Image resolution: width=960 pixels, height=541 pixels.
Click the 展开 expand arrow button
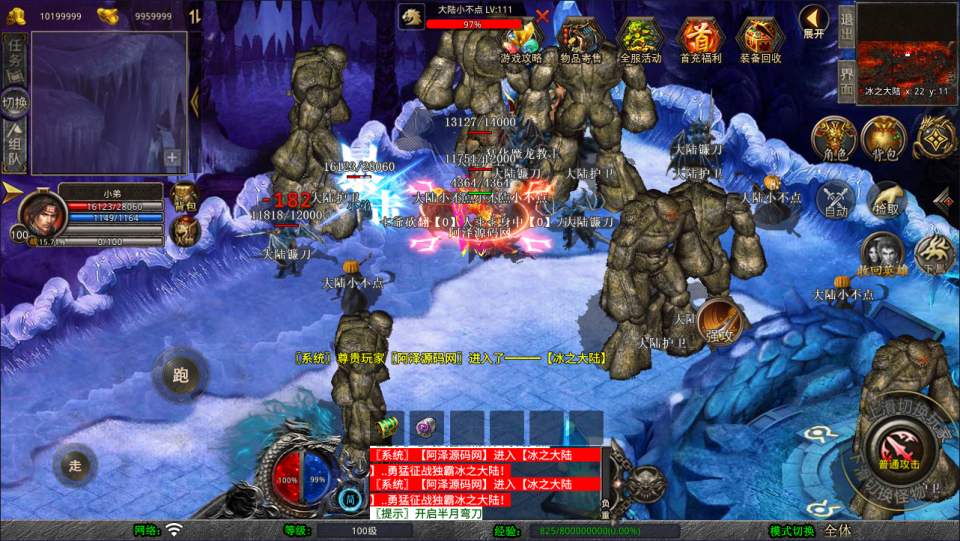[x=814, y=20]
